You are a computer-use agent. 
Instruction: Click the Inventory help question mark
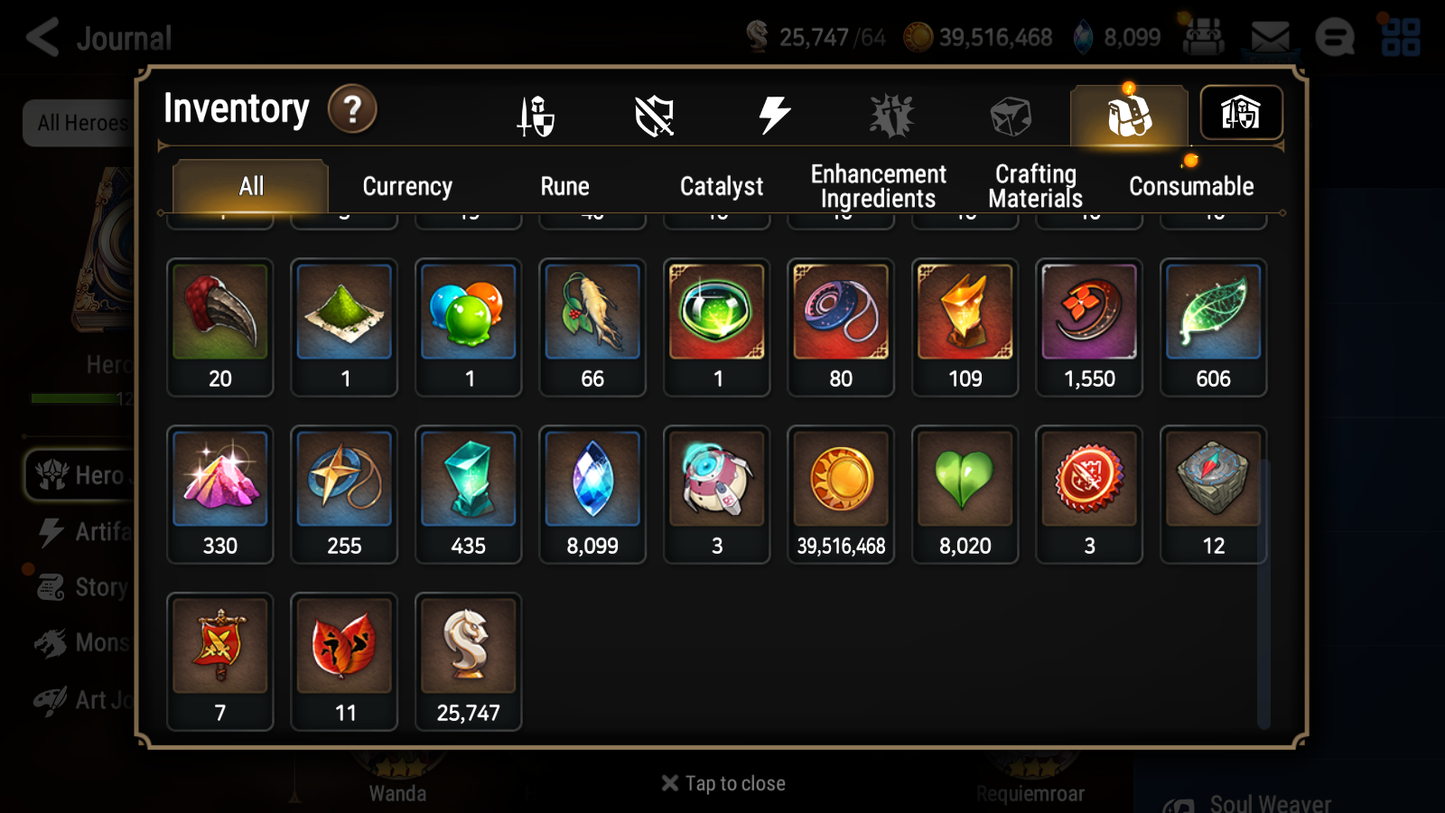click(352, 110)
